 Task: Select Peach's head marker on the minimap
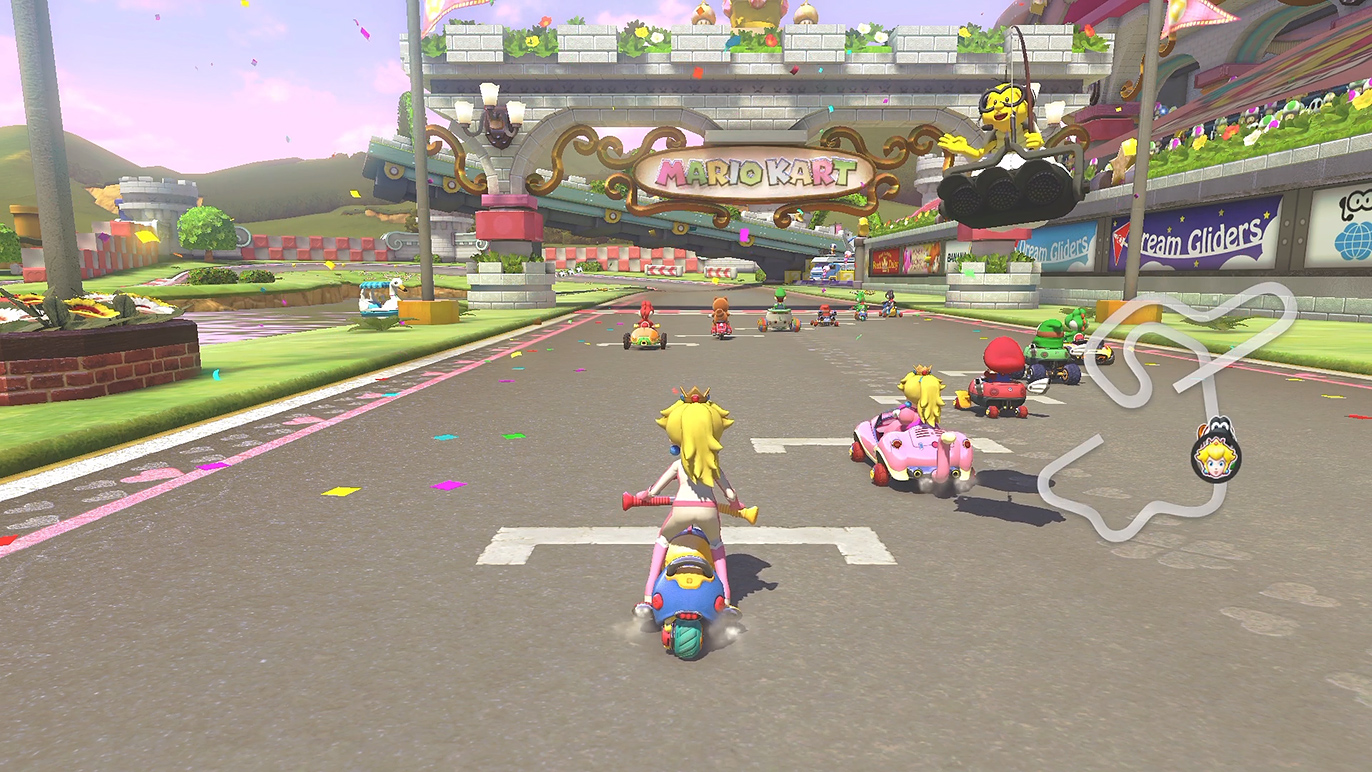click(1216, 456)
